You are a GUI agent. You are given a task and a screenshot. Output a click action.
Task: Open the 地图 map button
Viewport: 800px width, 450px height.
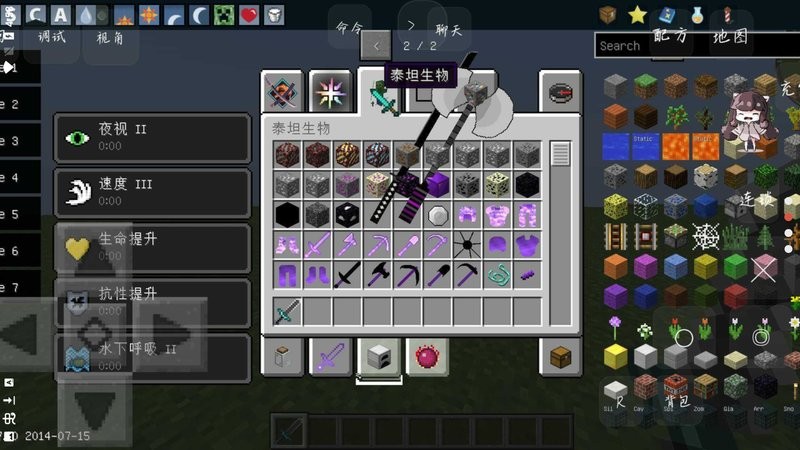click(x=729, y=36)
